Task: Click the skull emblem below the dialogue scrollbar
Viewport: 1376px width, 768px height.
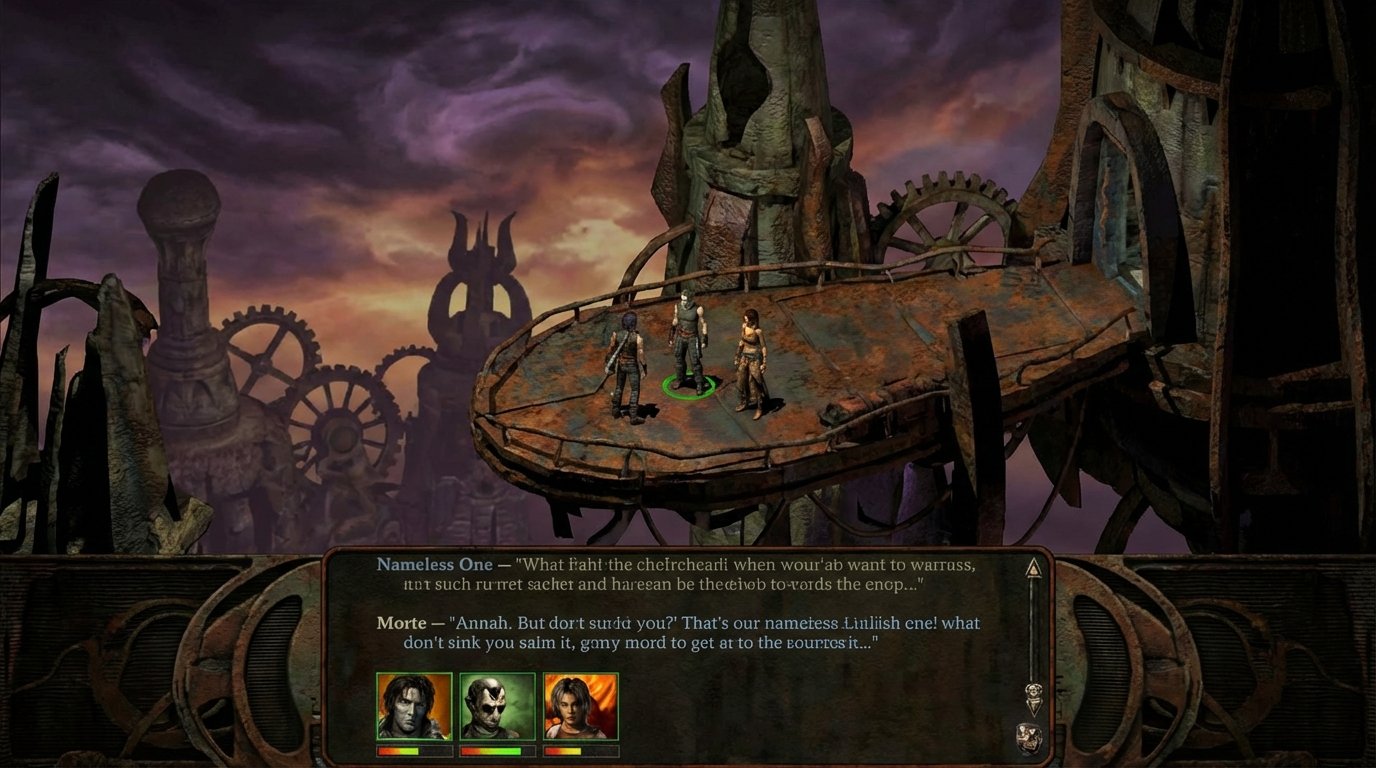Action: pos(1029,735)
